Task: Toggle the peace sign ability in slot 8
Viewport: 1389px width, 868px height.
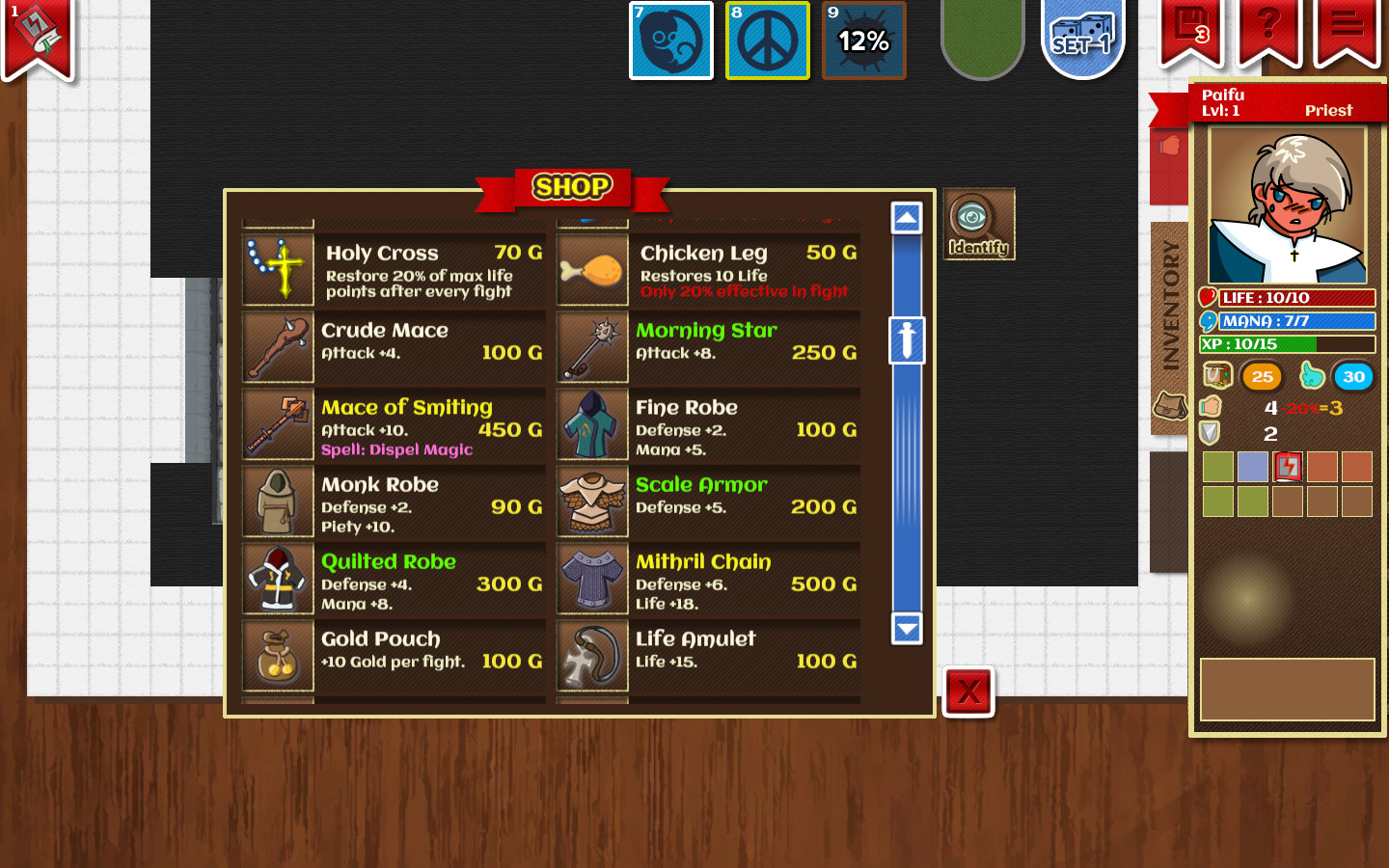Action: (767, 40)
